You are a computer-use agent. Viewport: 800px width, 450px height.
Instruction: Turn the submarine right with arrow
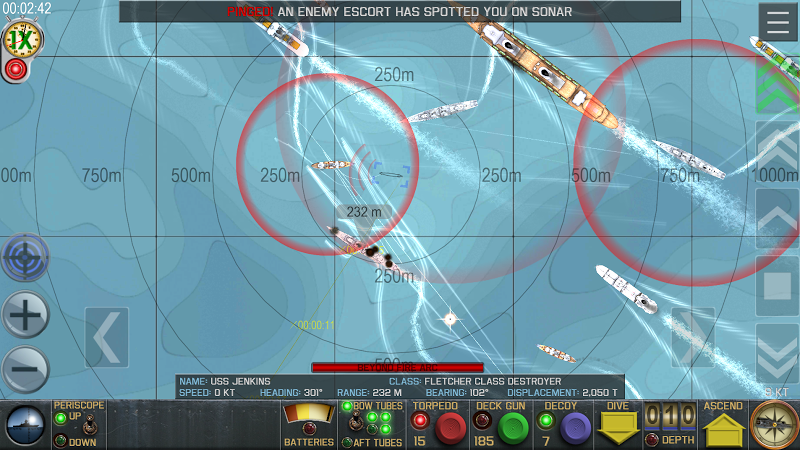point(692,338)
